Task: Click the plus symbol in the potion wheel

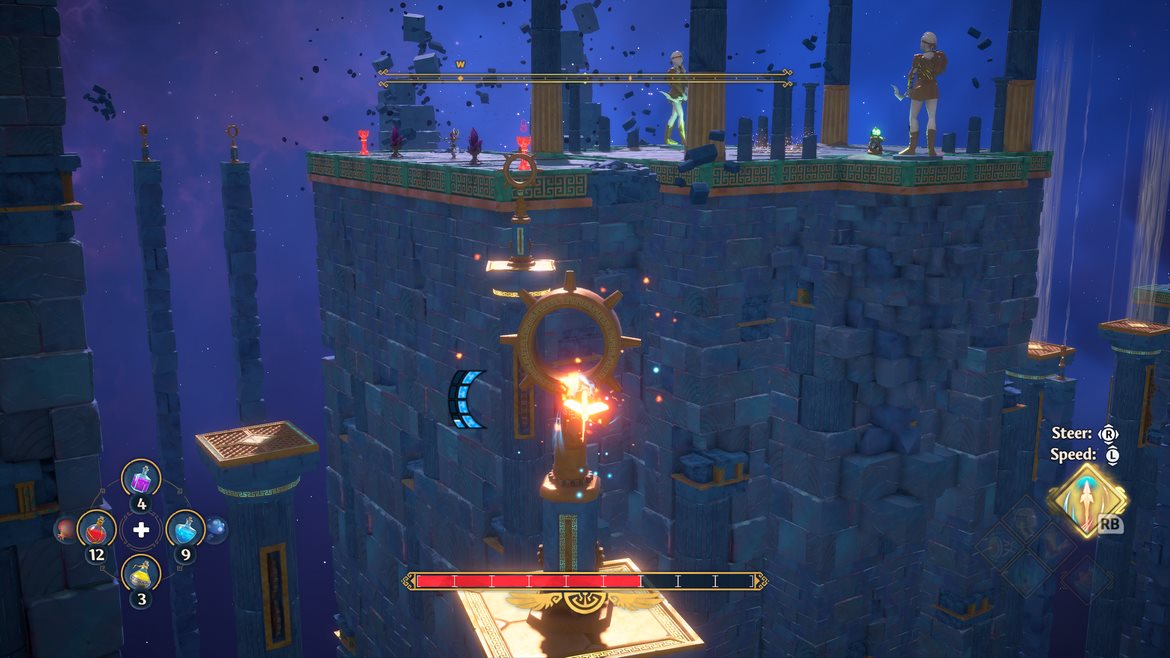Action: 141,528
